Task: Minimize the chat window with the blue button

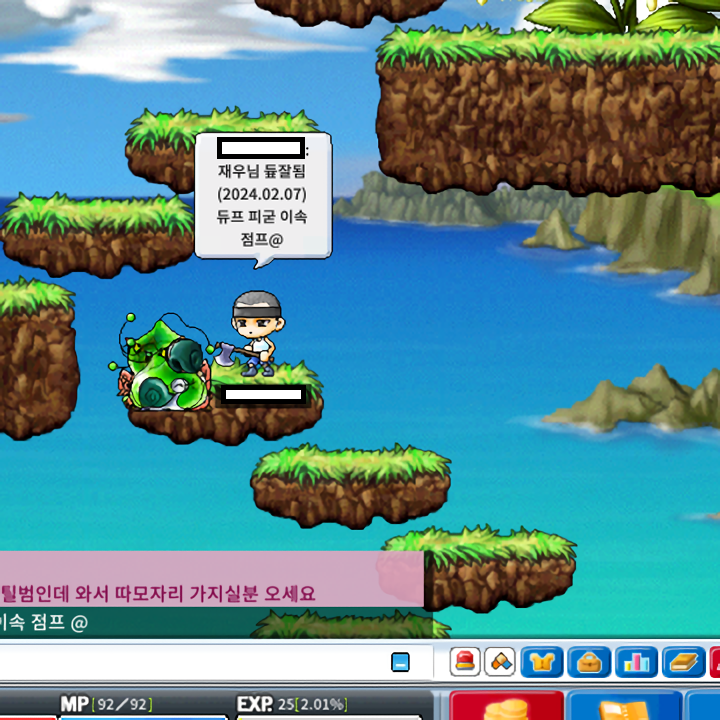Action: pos(400,662)
